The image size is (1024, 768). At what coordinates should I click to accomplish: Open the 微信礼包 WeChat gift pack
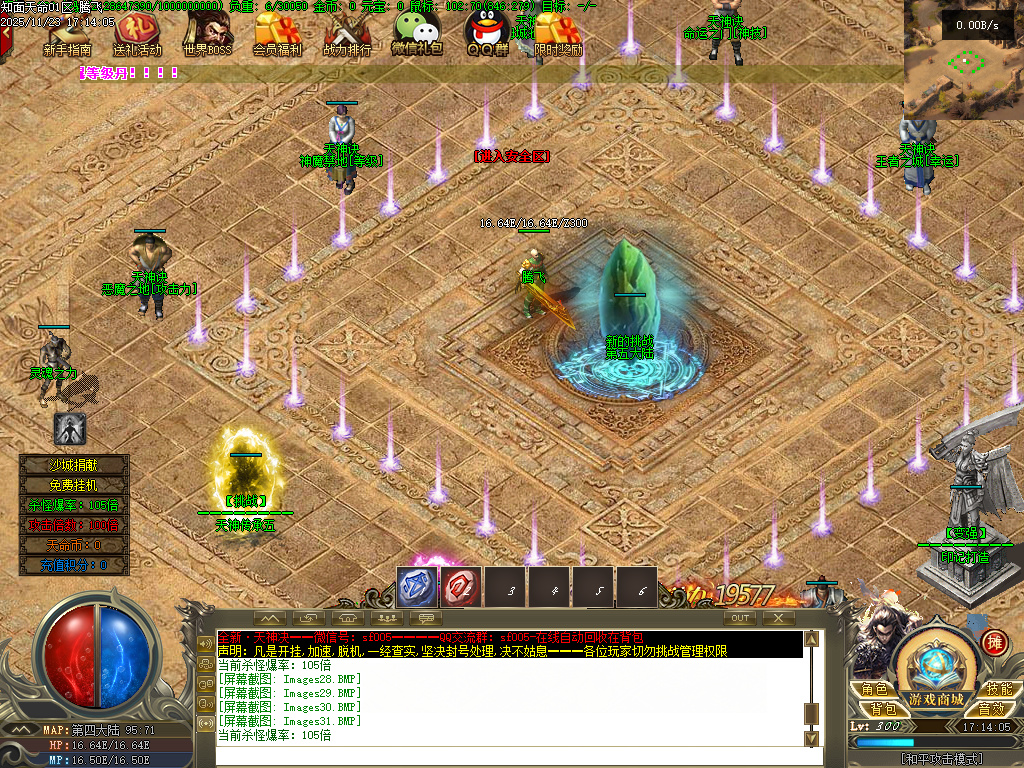(417, 33)
